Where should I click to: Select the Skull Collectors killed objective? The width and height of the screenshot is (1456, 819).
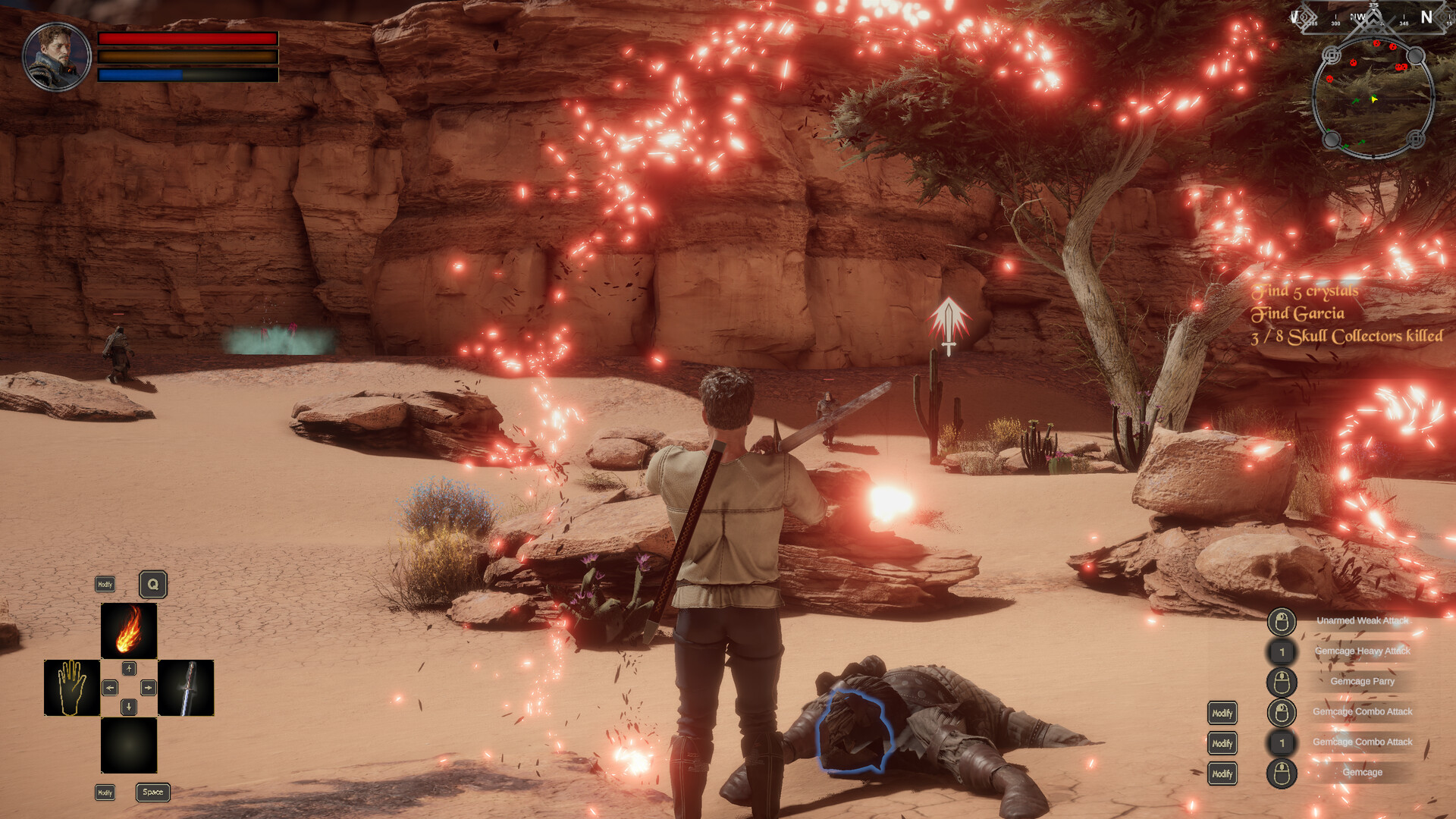[1347, 336]
